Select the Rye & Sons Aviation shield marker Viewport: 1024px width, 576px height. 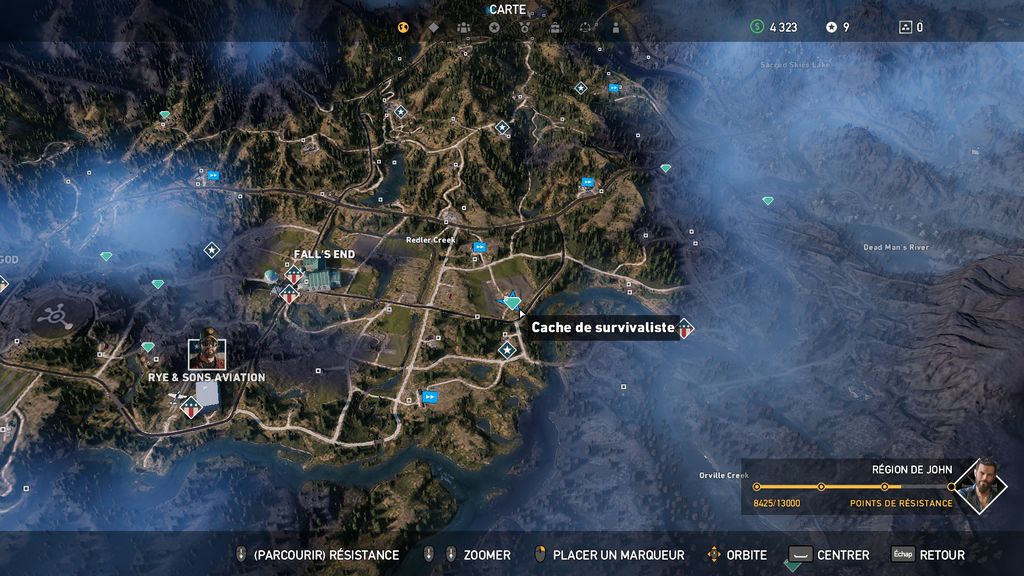click(x=190, y=404)
